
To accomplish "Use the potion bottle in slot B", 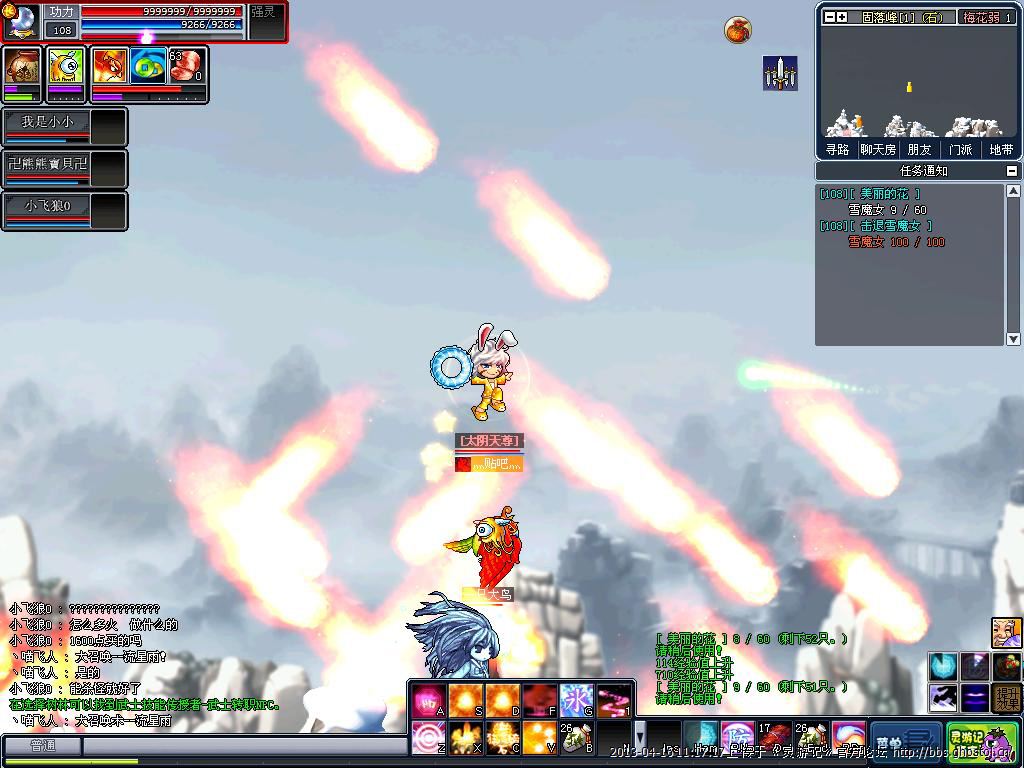I will pyautogui.click(x=577, y=738).
